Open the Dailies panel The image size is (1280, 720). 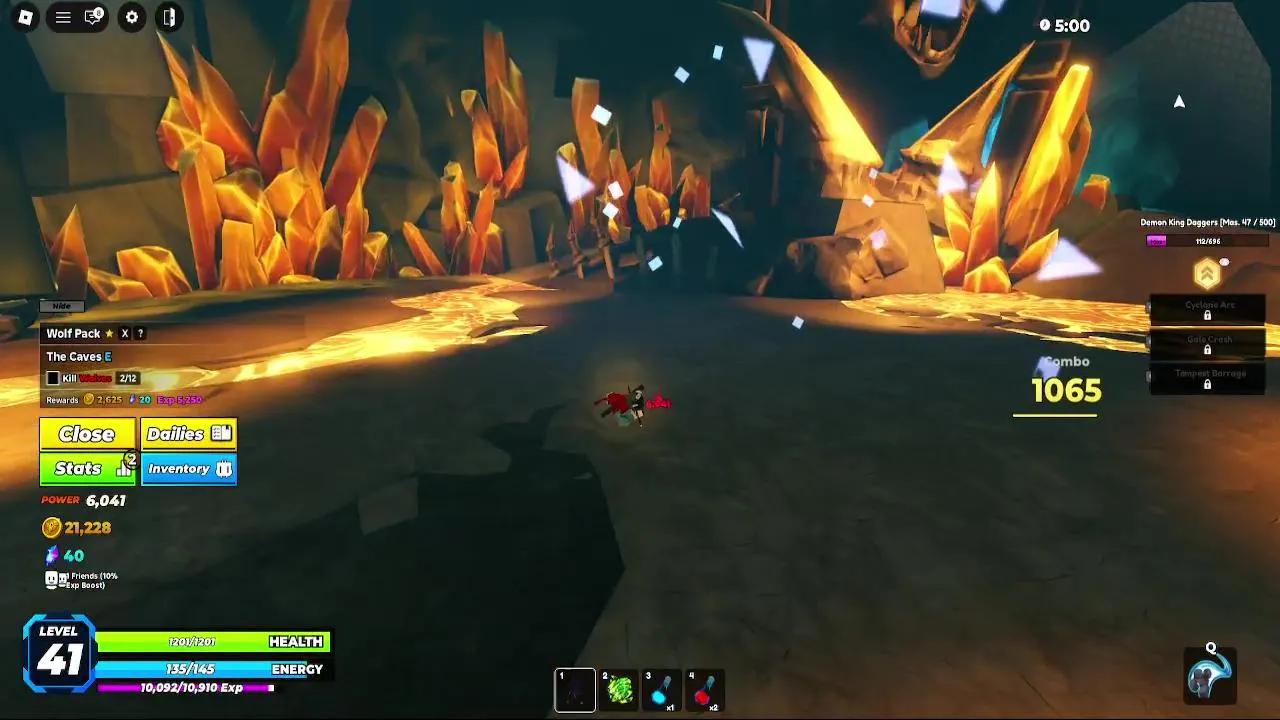coord(188,433)
